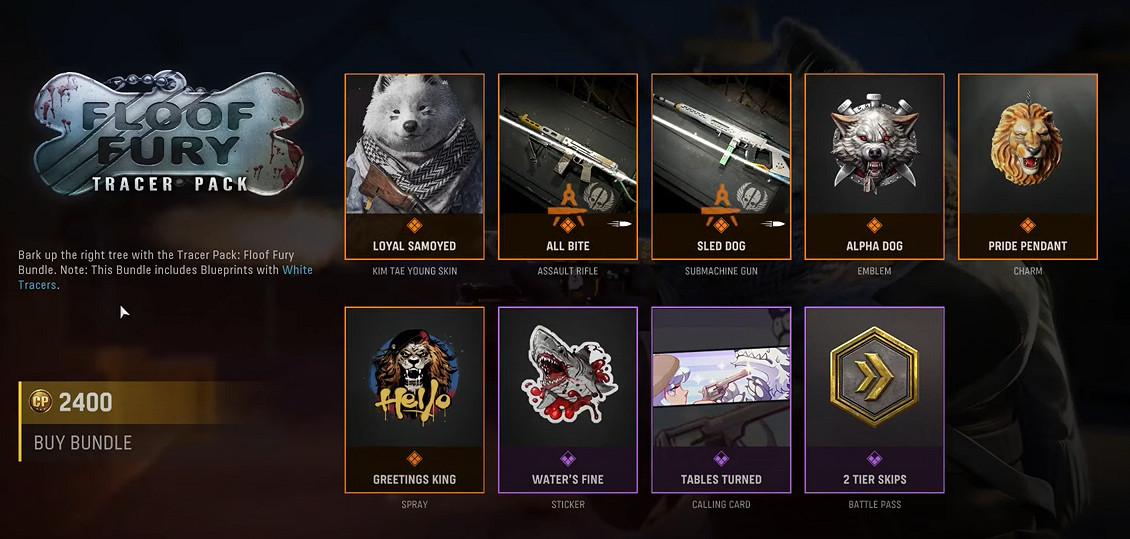Preview the Greetings King spray

click(414, 399)
